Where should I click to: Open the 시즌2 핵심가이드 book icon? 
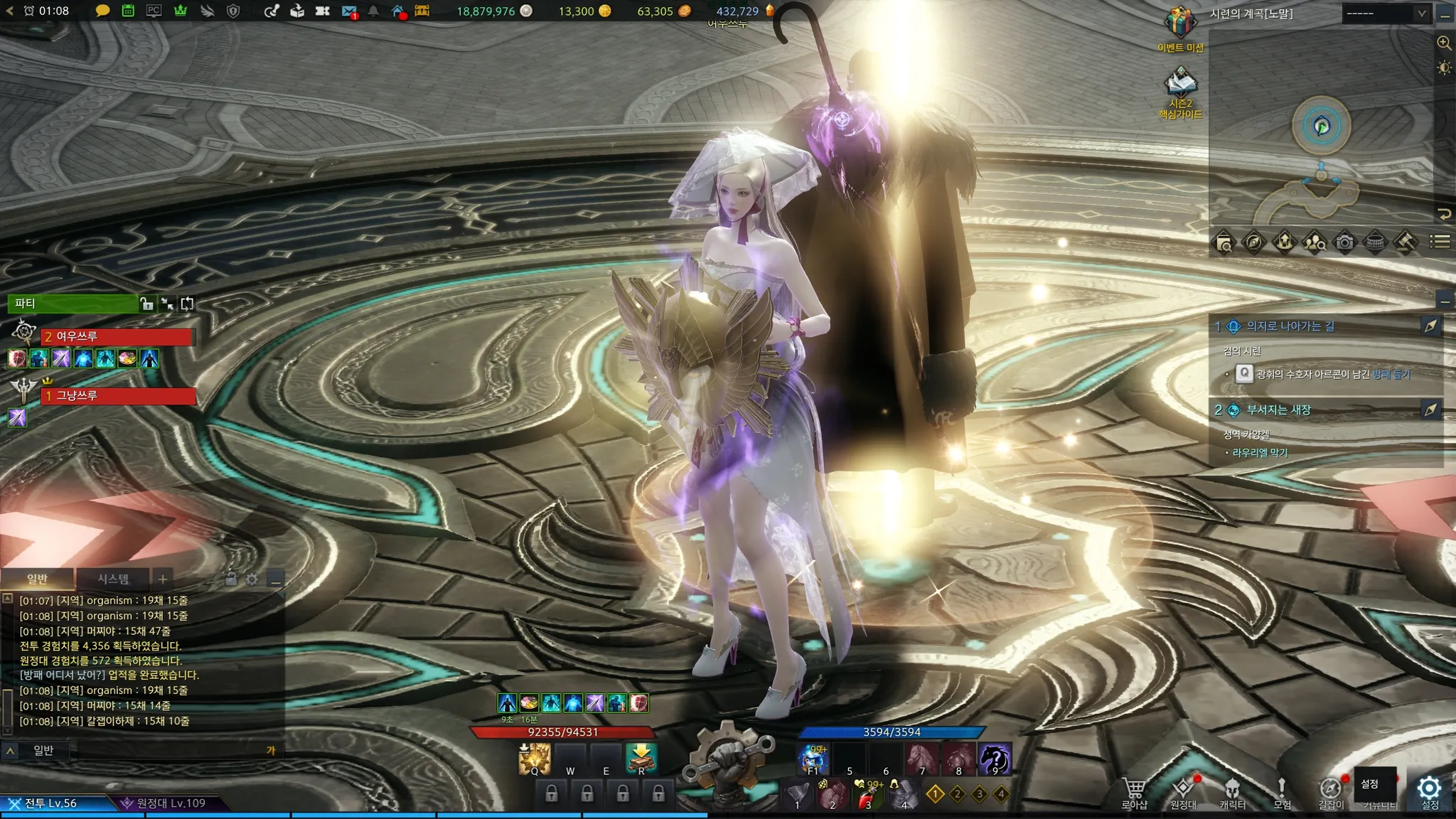(x=1180, y=84)
